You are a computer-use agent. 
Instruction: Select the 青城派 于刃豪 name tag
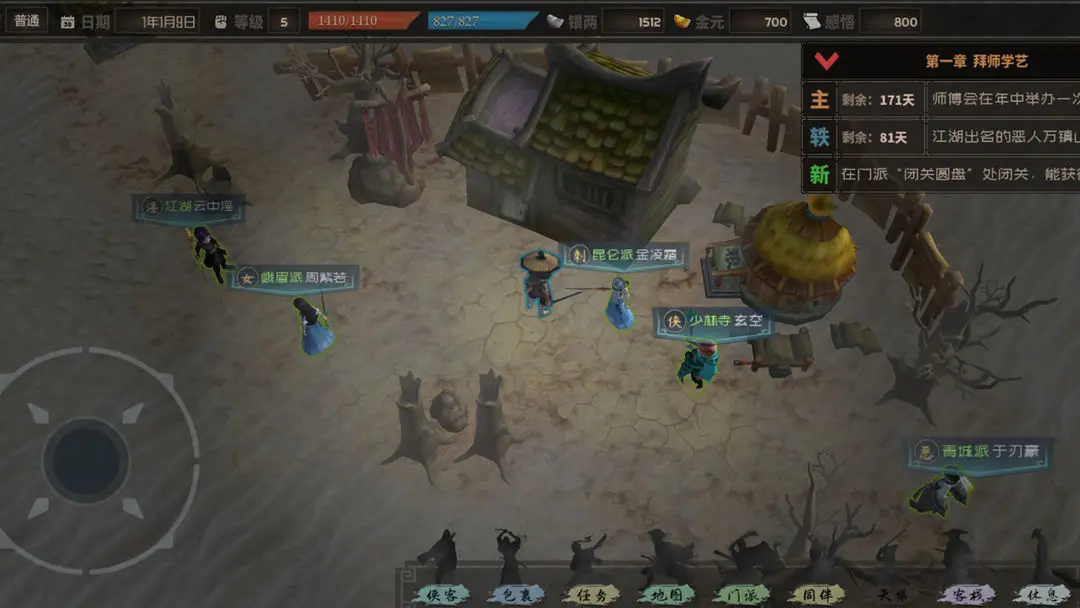tap(977, 451)
